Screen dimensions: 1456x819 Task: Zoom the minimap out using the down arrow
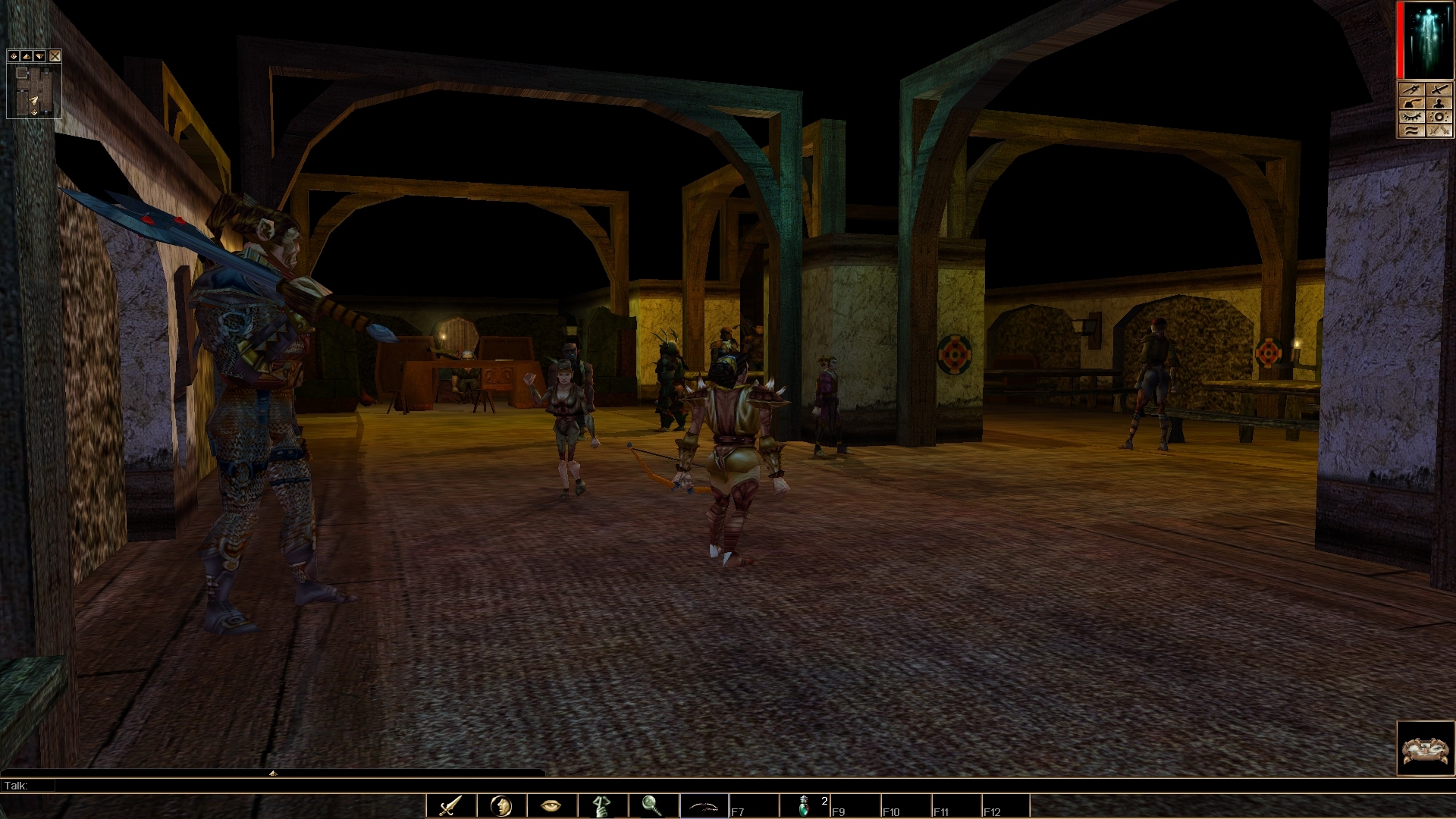41,56
